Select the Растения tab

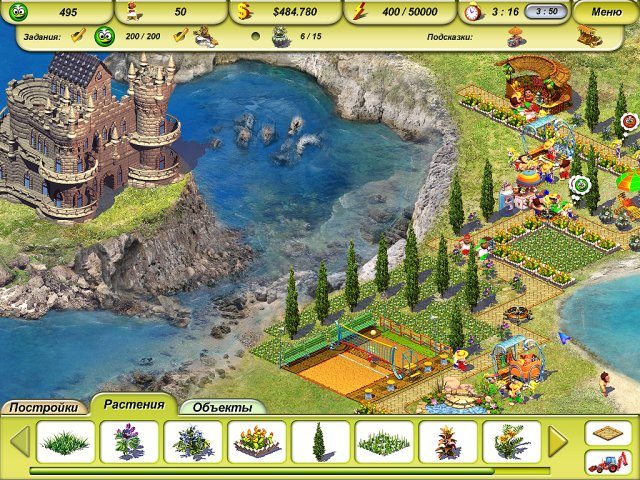(x=134, y=405)
